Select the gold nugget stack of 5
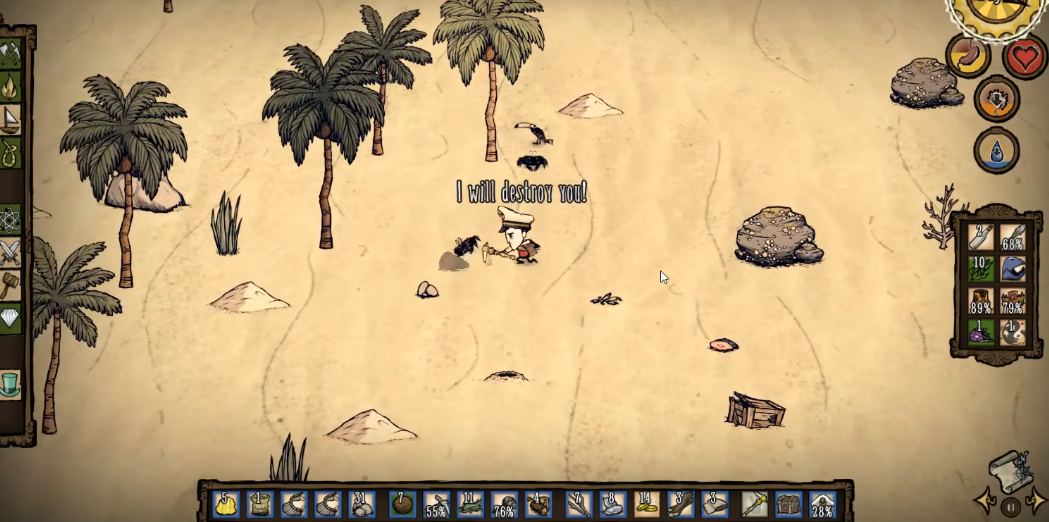This screenshot has width=1049, height=522. point(226,503)
